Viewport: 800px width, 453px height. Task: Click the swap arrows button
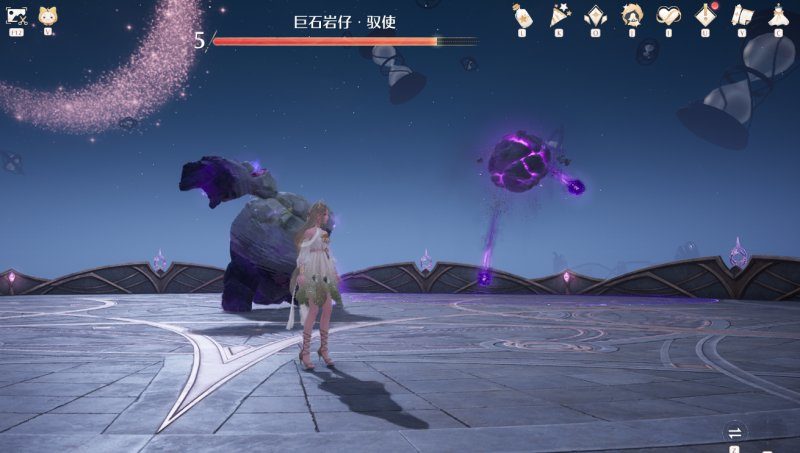coord(735,431)
